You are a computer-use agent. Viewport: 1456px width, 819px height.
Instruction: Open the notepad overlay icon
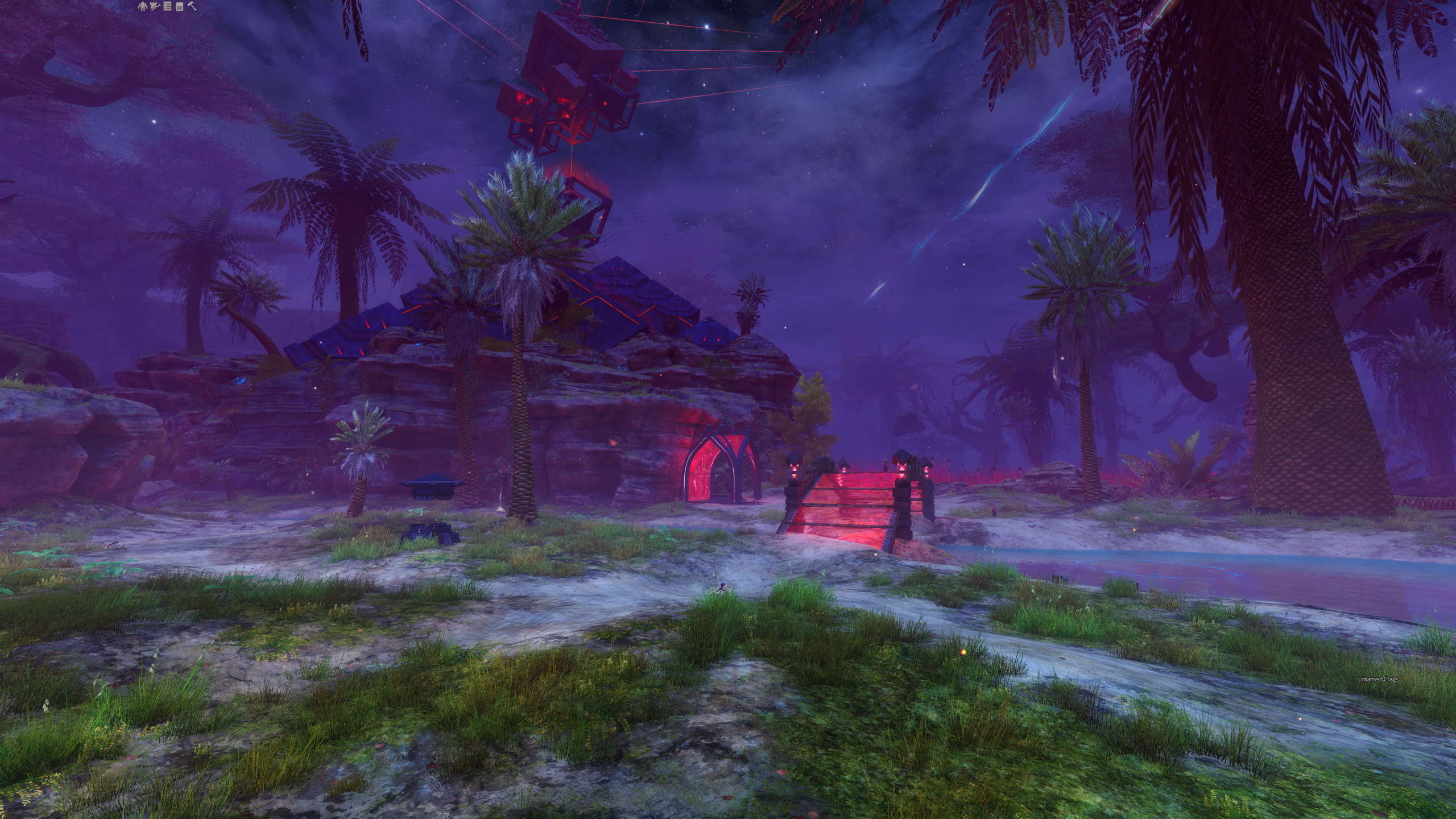click(x=179, y=6)
